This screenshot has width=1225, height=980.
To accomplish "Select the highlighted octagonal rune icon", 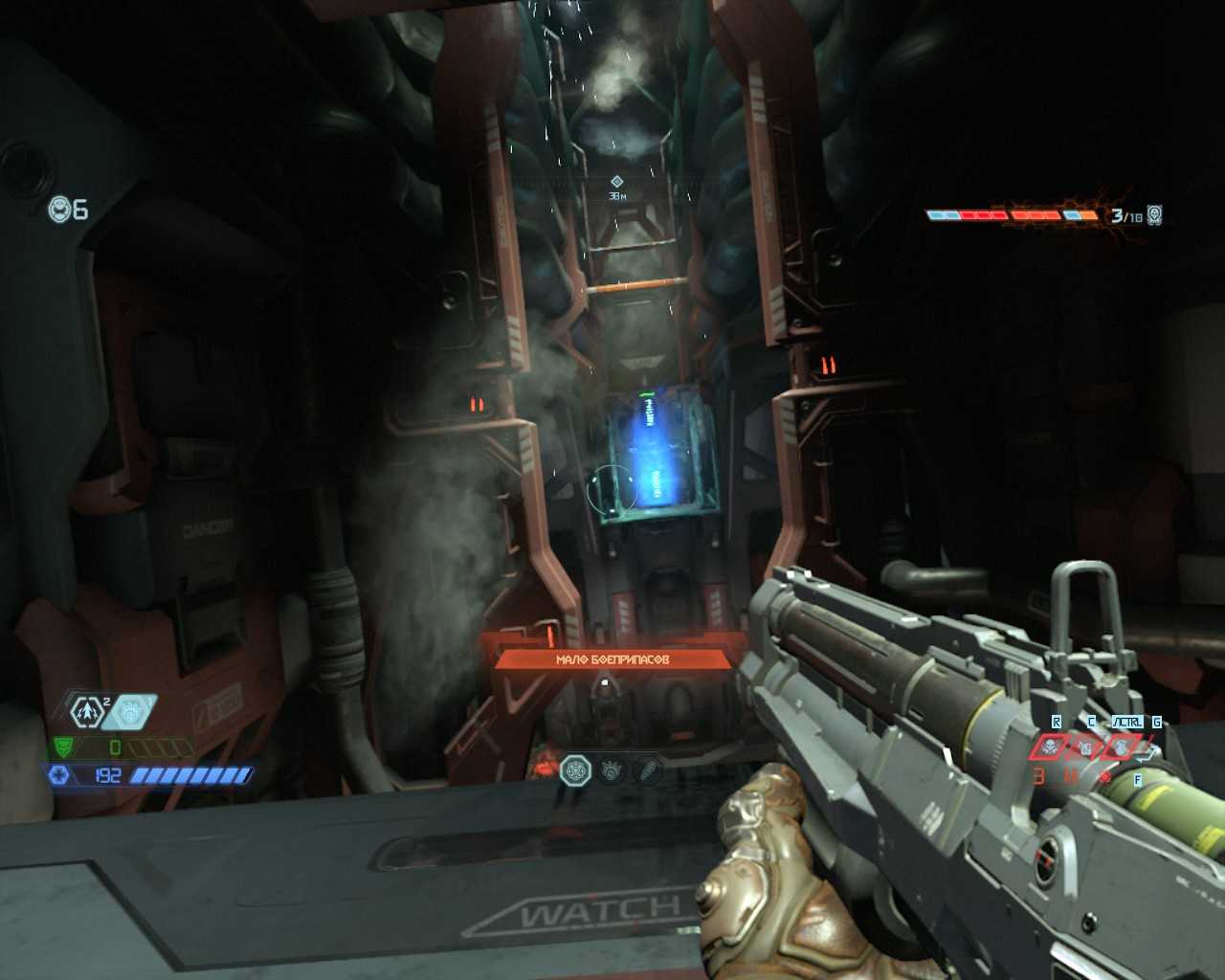I will point(576,768).
